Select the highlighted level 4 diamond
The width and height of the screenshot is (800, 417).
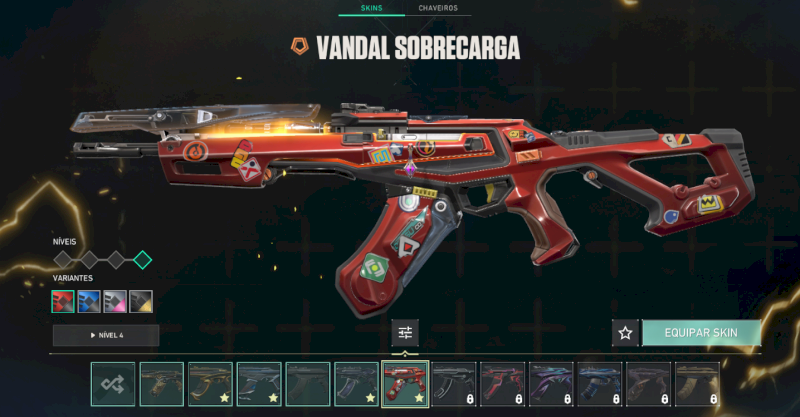(x=142, y=260)
